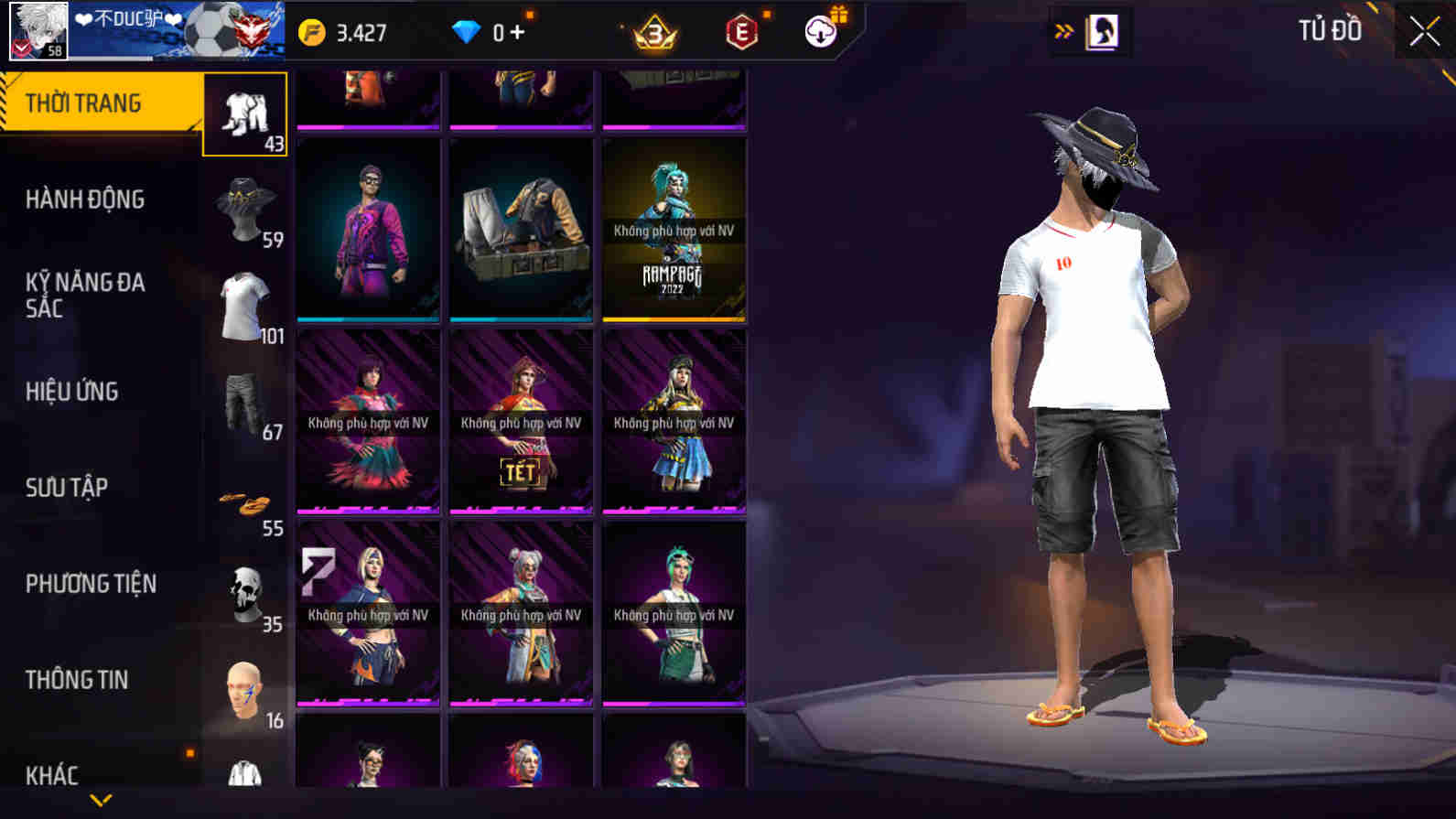1456x819 pixels.
Task: Click the double-arrow collapse icon near preview
Action: [x=1062, y=28]
